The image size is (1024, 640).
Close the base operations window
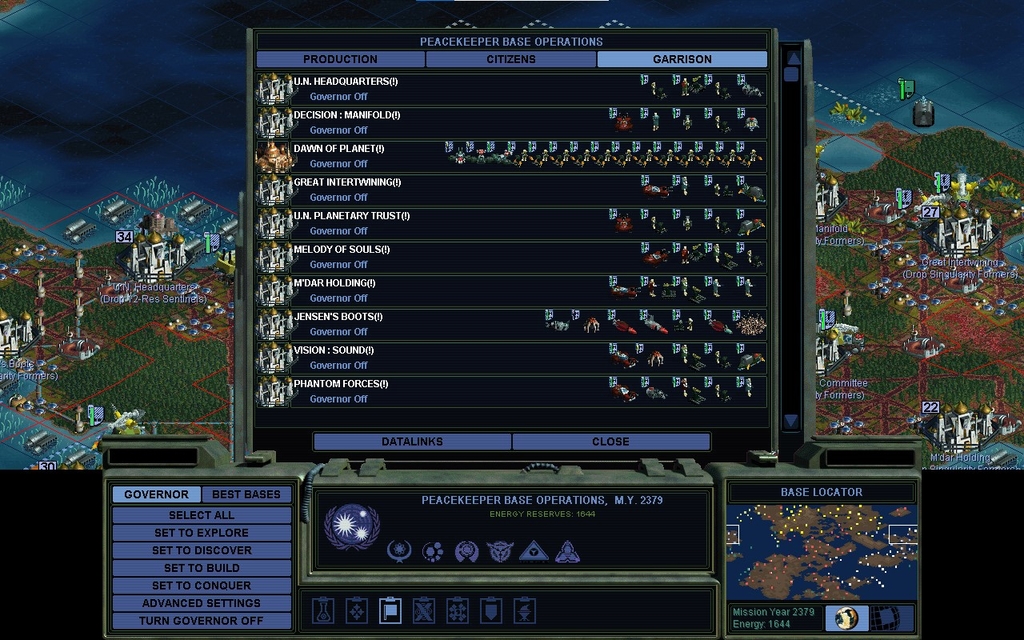pos(611,441)
